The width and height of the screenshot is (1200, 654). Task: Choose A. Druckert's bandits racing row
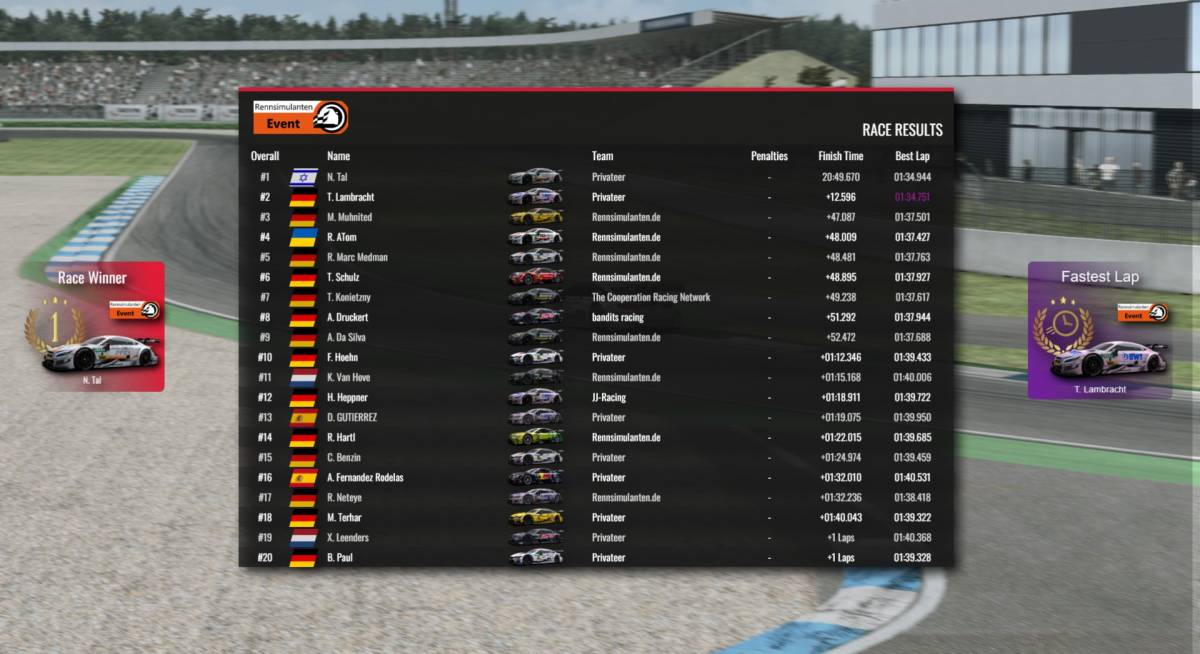(x=595, y=317)
